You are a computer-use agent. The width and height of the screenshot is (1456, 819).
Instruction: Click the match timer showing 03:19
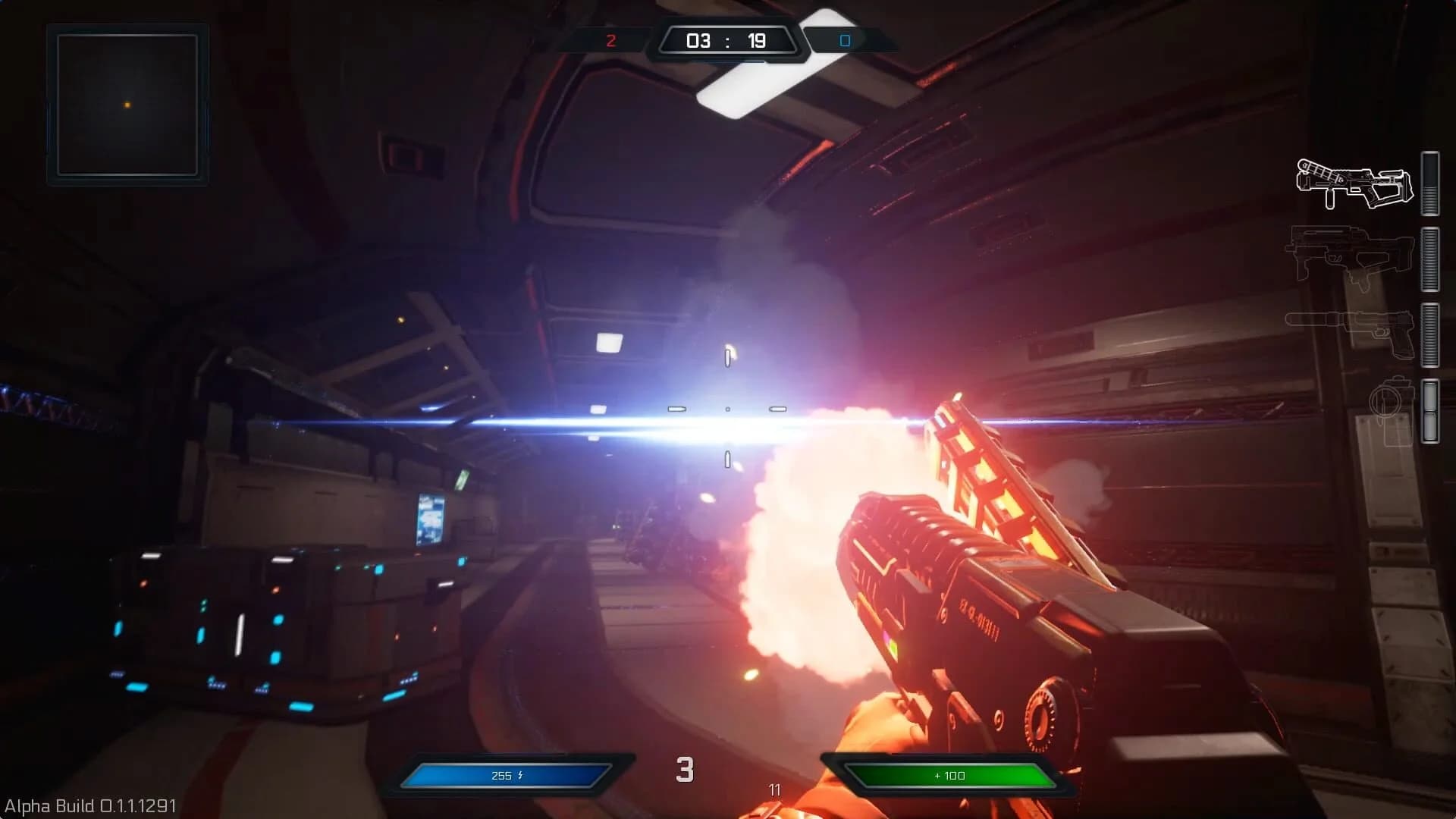pyautogui.click(x=726, y=40)
